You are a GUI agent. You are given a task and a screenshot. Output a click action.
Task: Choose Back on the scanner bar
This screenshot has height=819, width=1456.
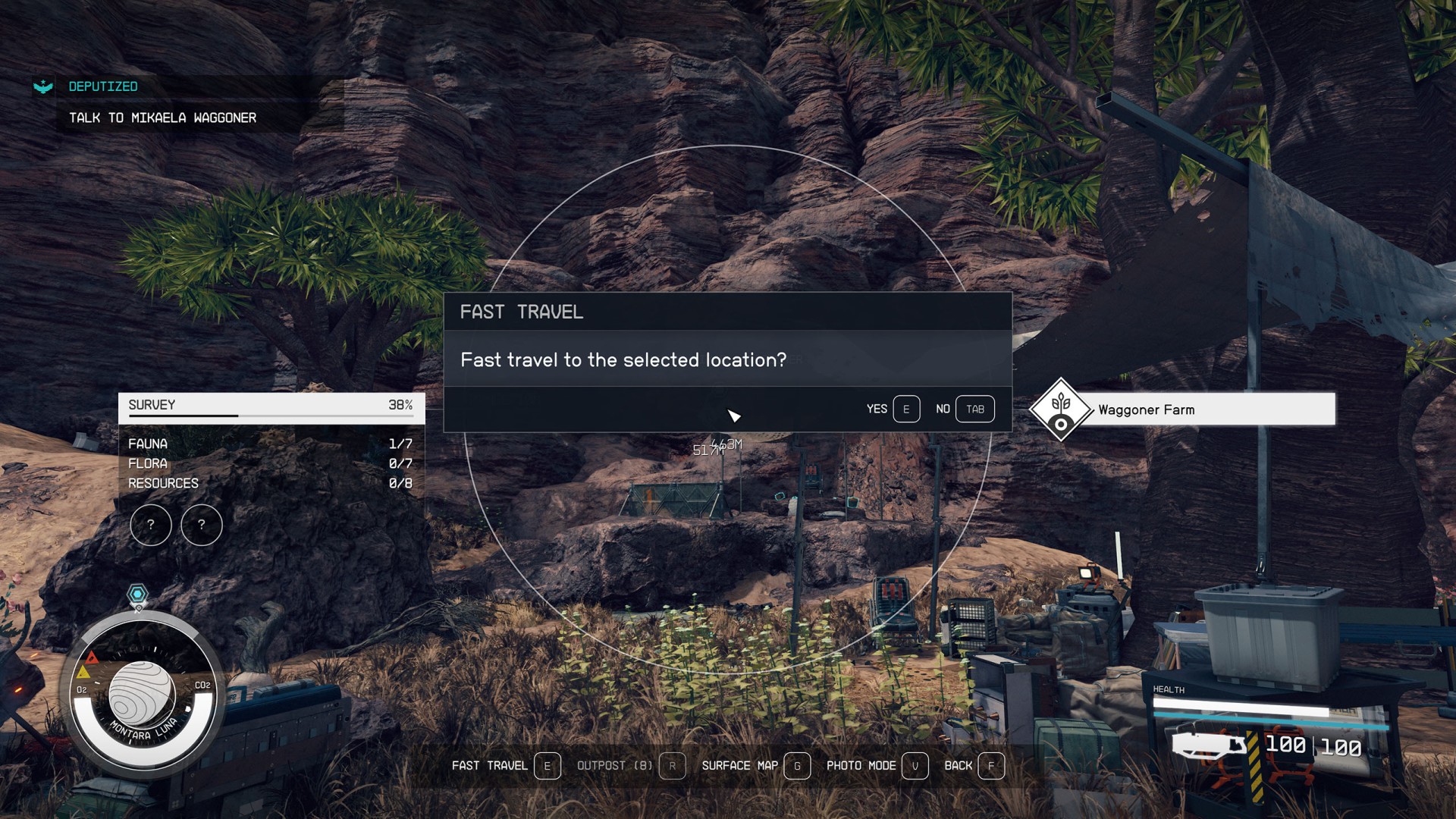974,766
